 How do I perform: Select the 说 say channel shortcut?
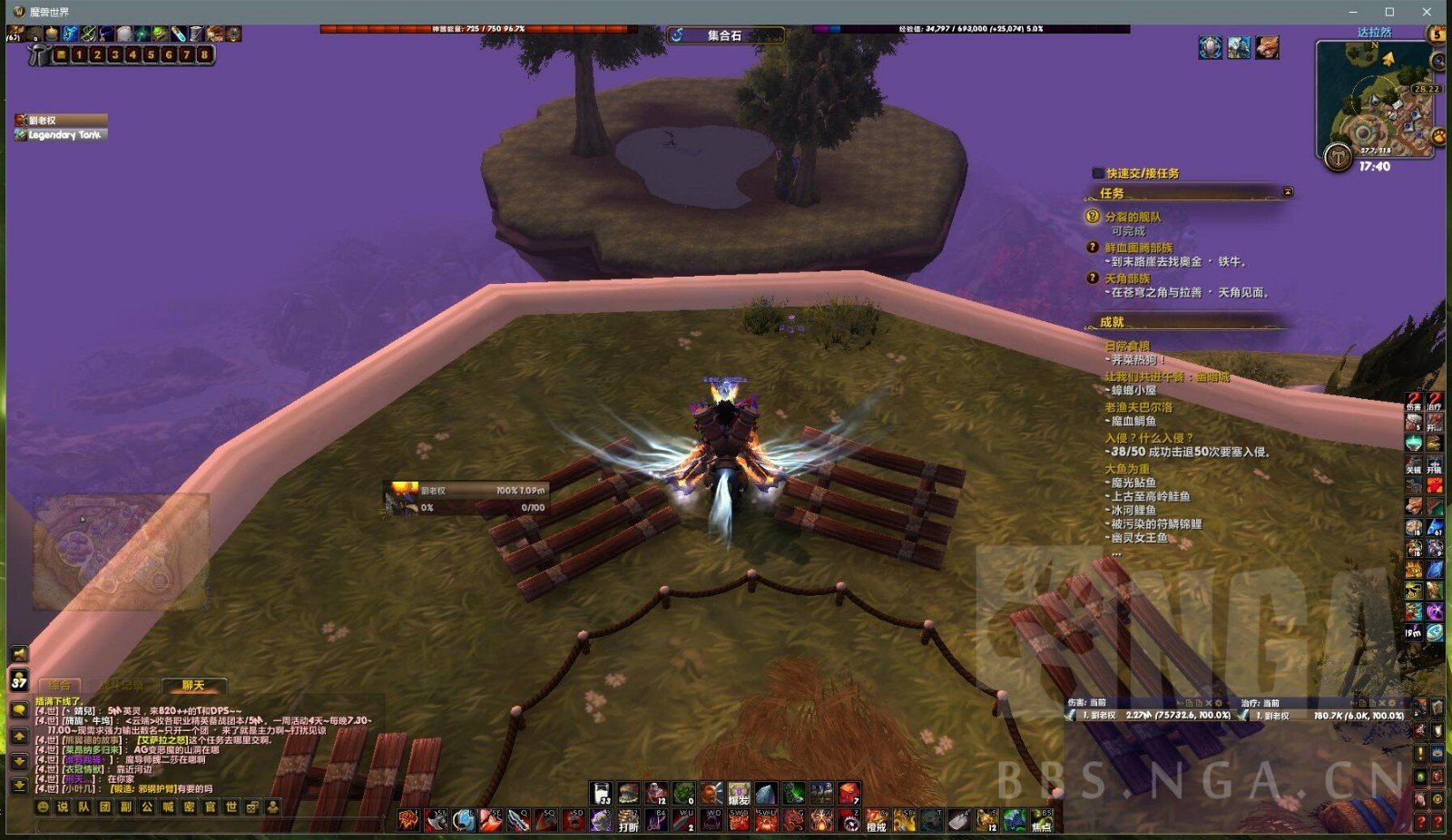[x=63, y=806]
